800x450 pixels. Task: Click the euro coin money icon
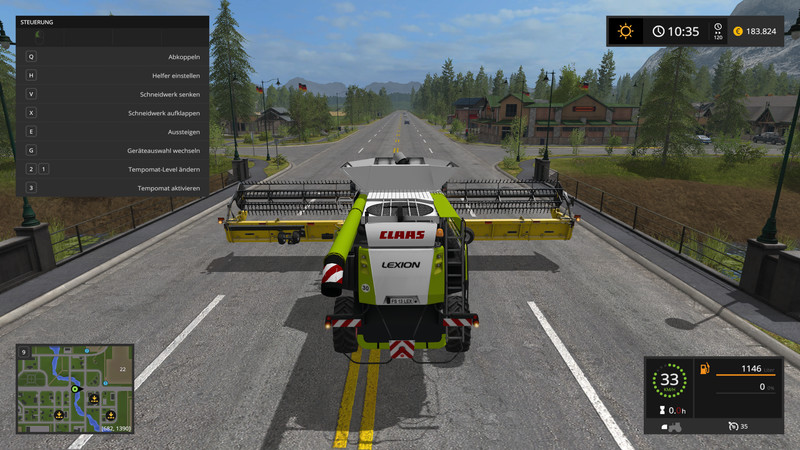tap(737, 31)
